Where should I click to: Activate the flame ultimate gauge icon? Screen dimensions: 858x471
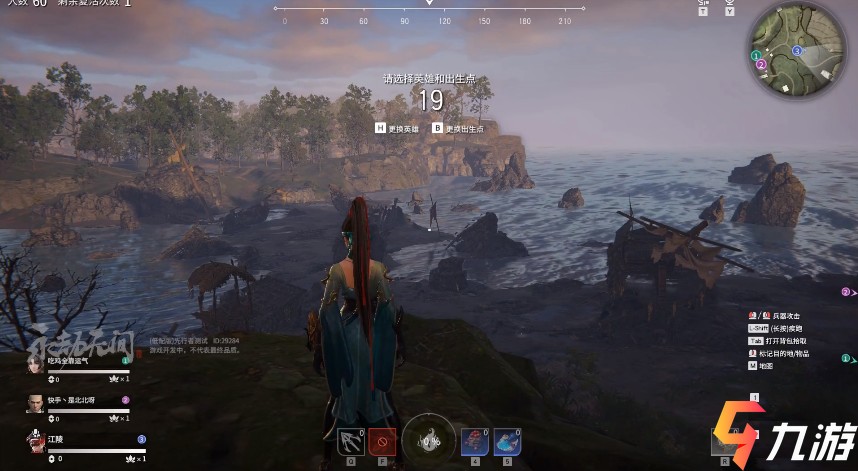tap(431, 439)
